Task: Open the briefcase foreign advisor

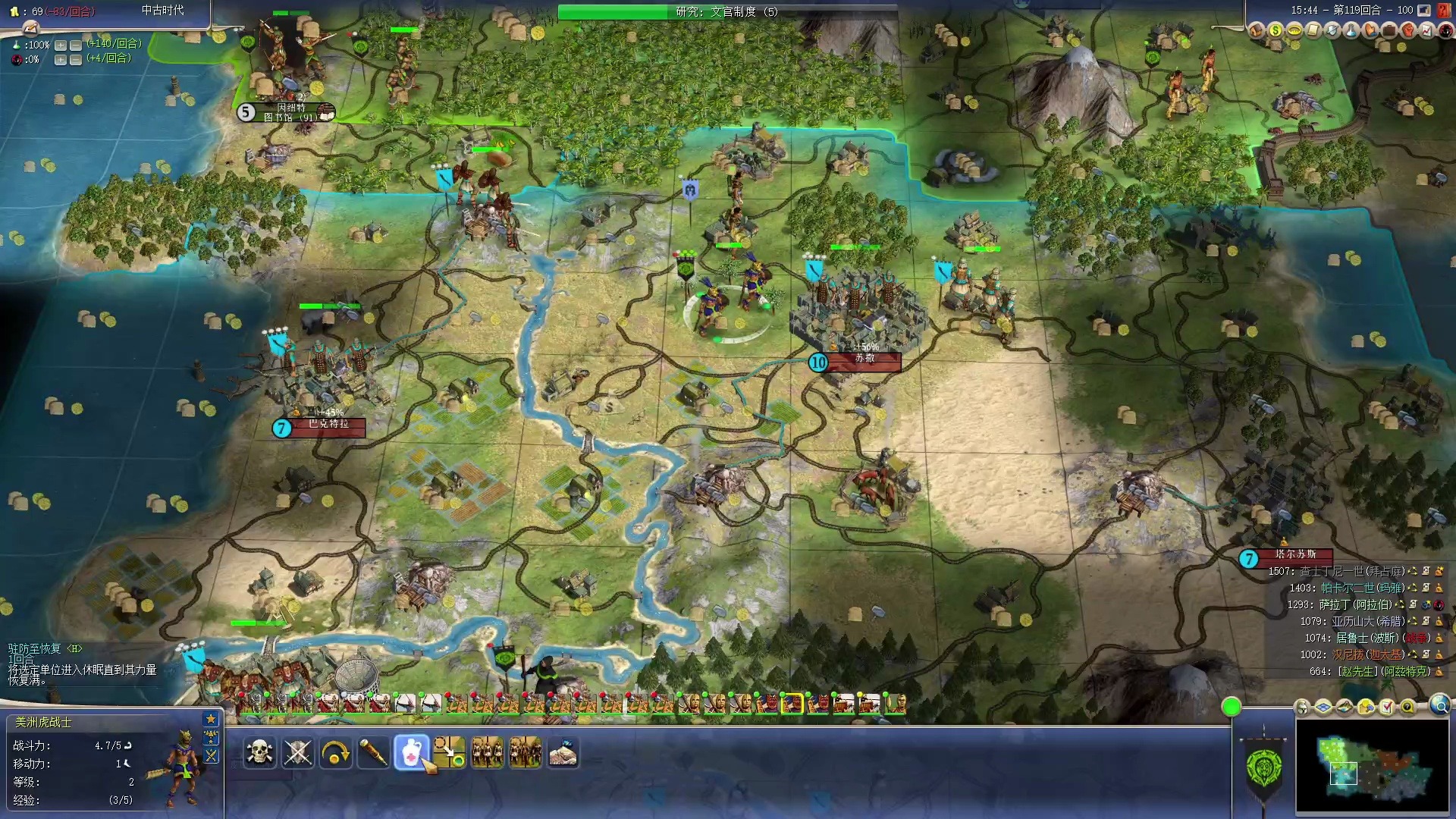Action: point(1389,30)
